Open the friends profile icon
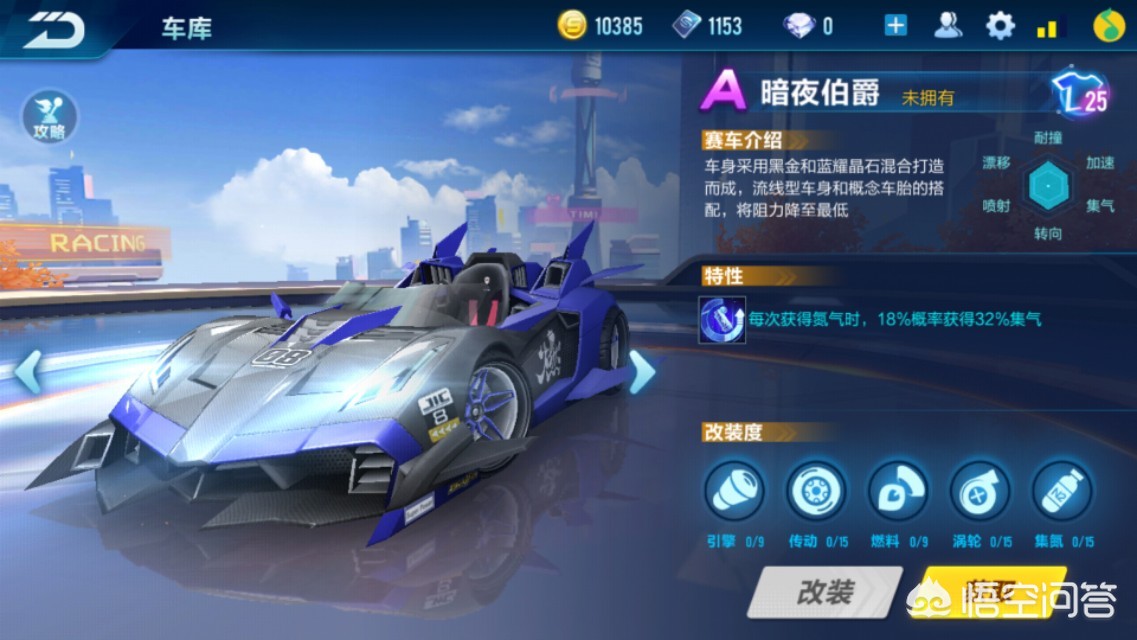The height and width of the screenshot is (640, 1137). coord(948,26)
